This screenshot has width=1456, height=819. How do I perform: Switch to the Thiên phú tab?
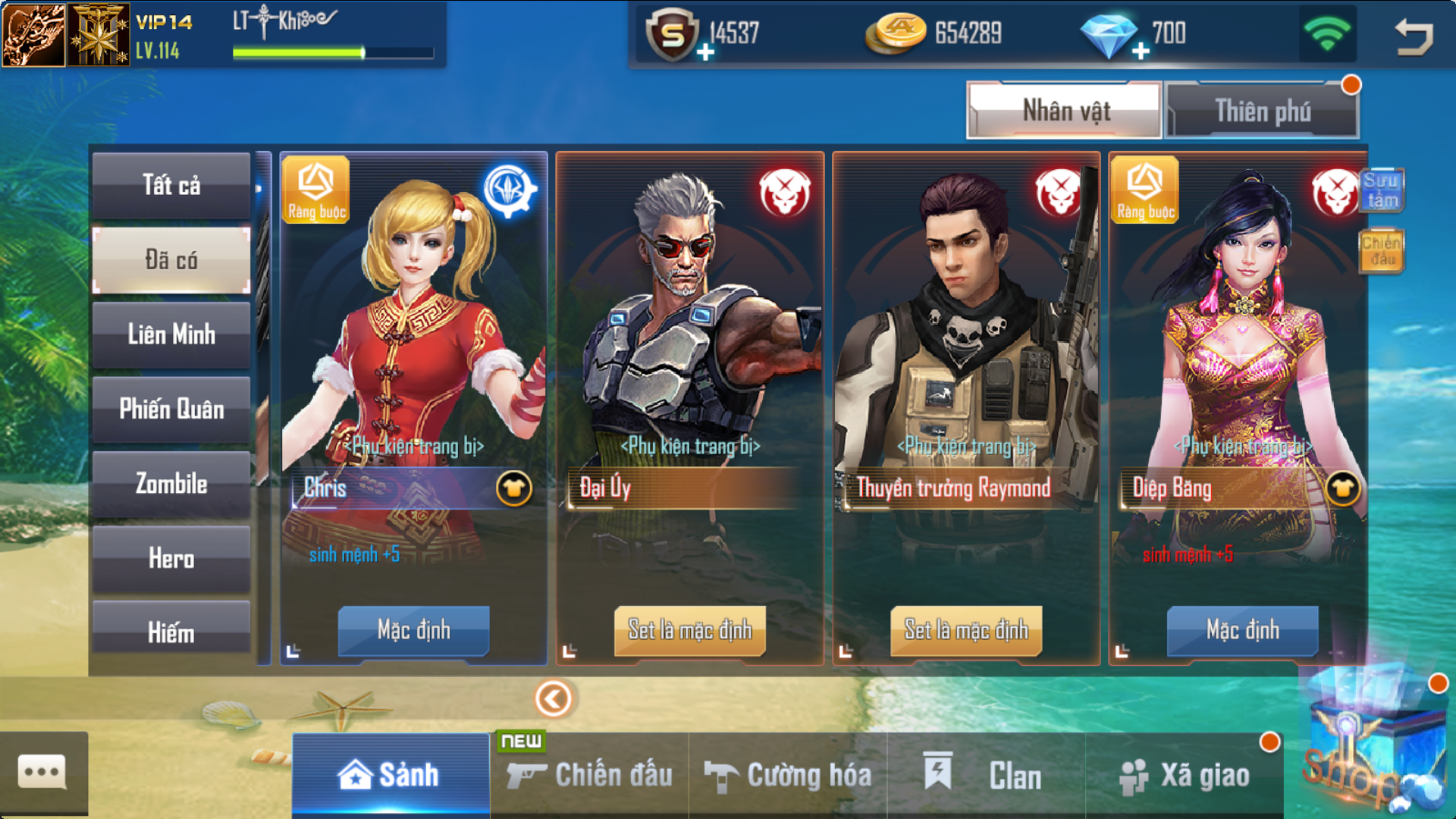point(1263,111)
